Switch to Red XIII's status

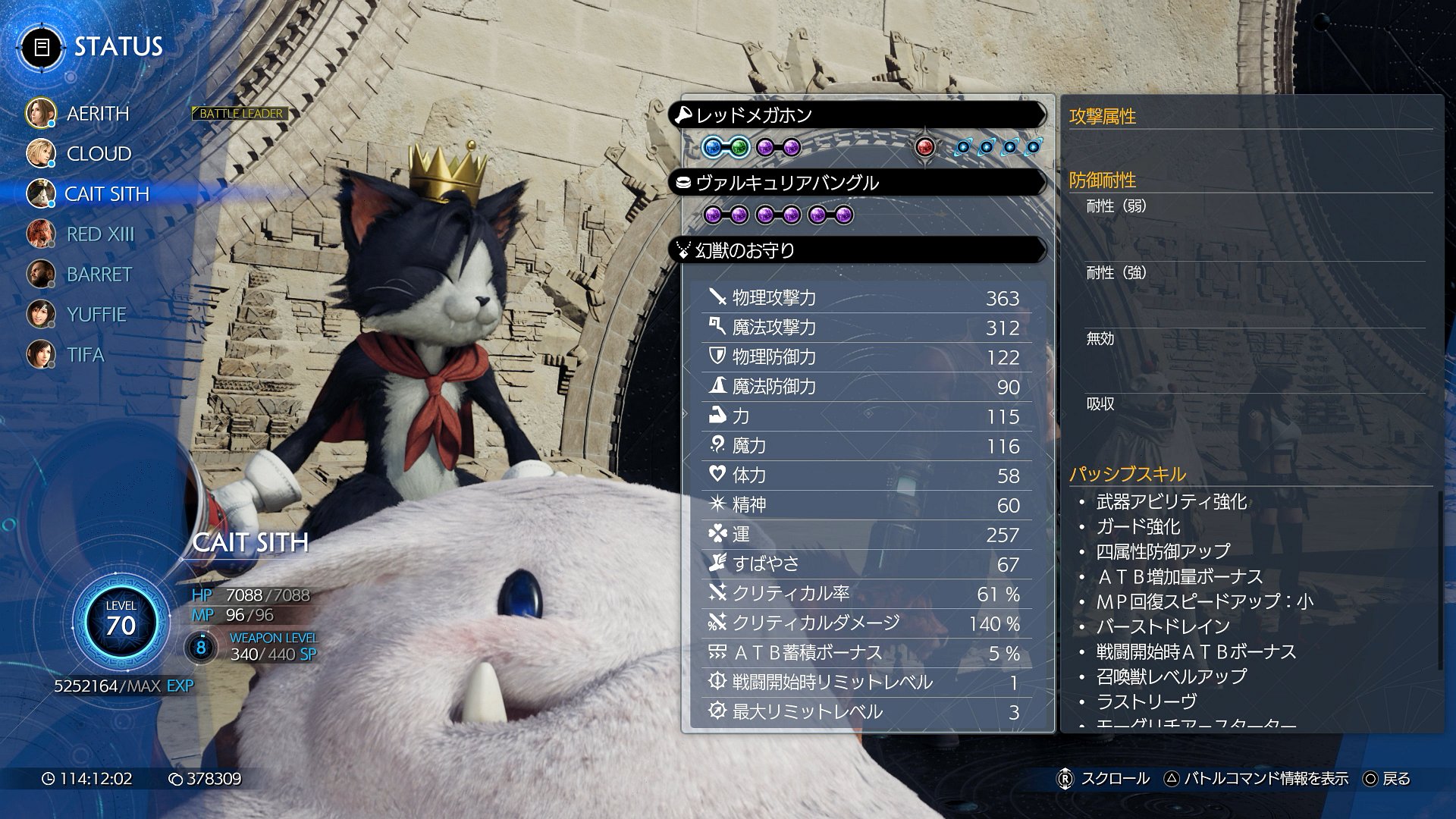coord(99,234)
